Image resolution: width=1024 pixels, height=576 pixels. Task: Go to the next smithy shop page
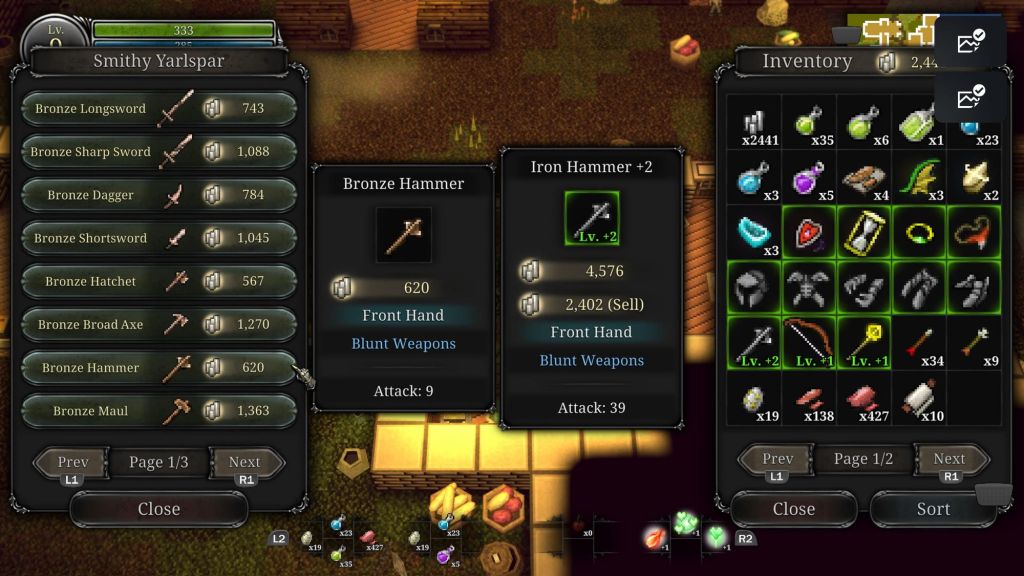(245, 462)
